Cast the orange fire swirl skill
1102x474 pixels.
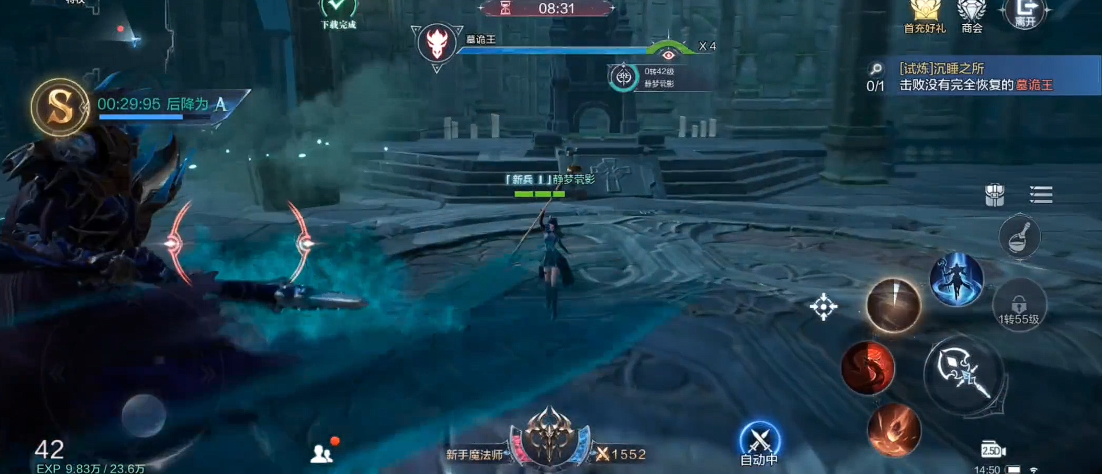point(894,430)
